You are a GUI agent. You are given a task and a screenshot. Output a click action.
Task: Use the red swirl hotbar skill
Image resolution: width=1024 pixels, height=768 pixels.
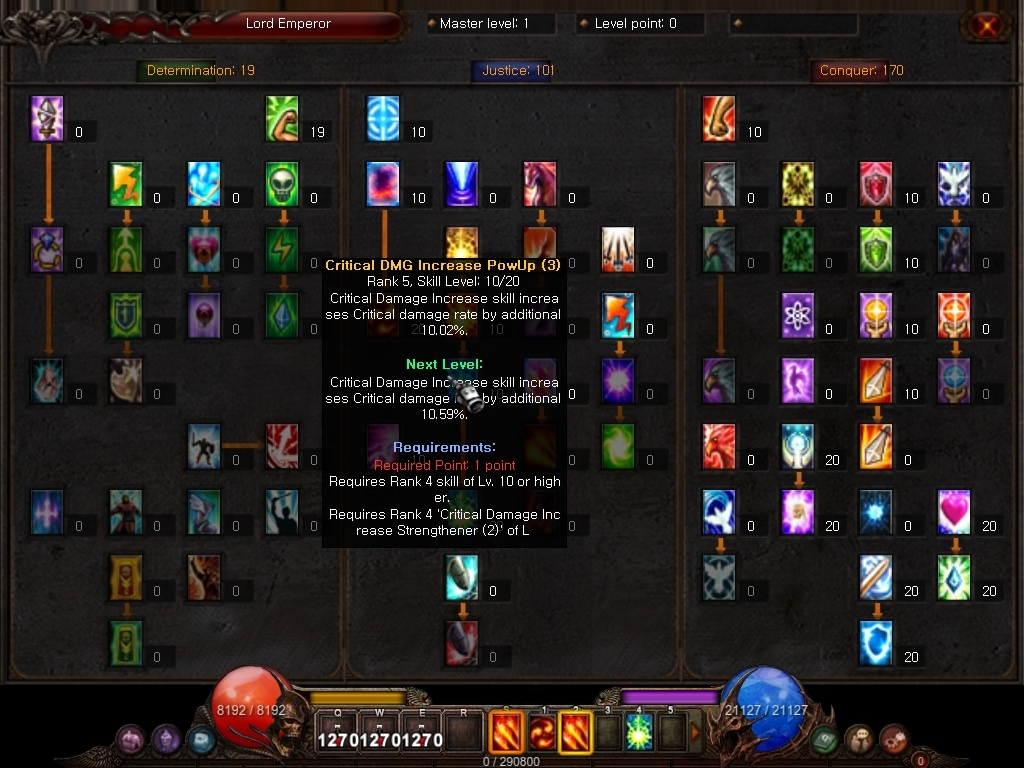point(542,732)
